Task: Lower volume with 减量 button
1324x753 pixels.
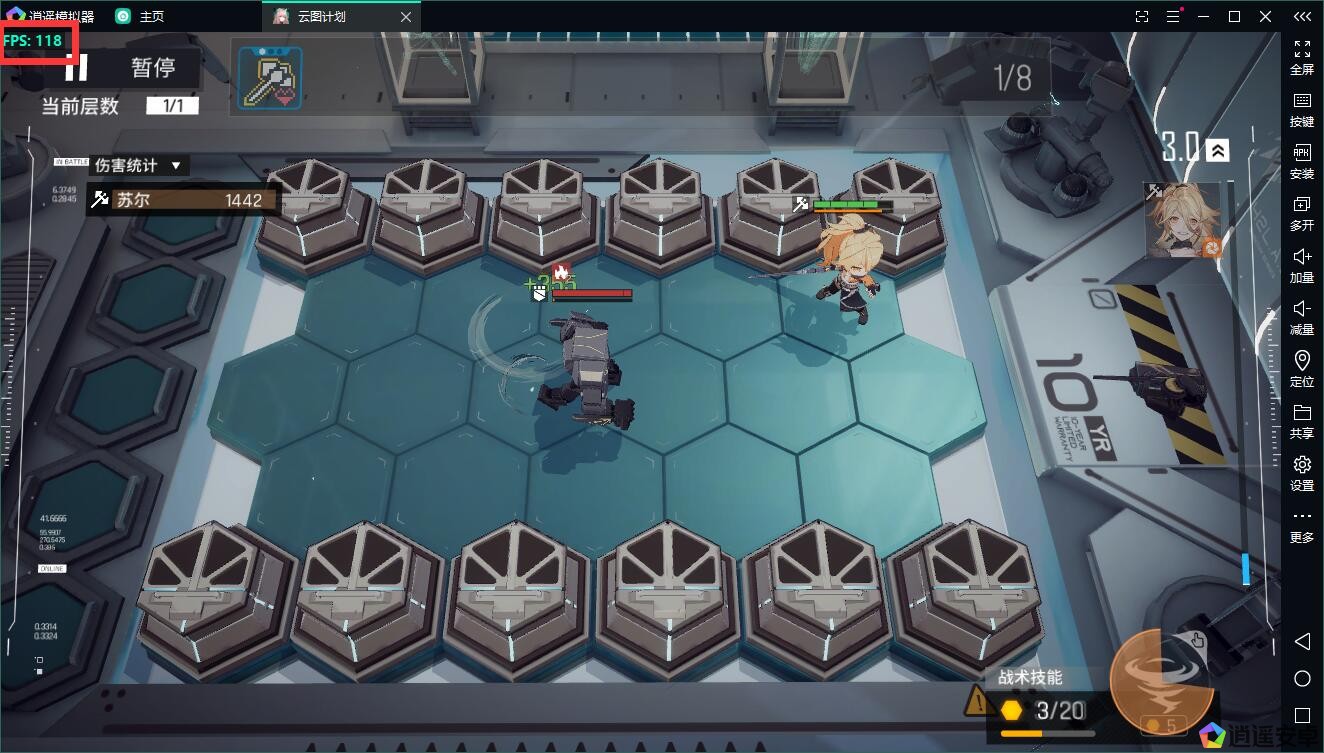Action: coord(1302,316)
